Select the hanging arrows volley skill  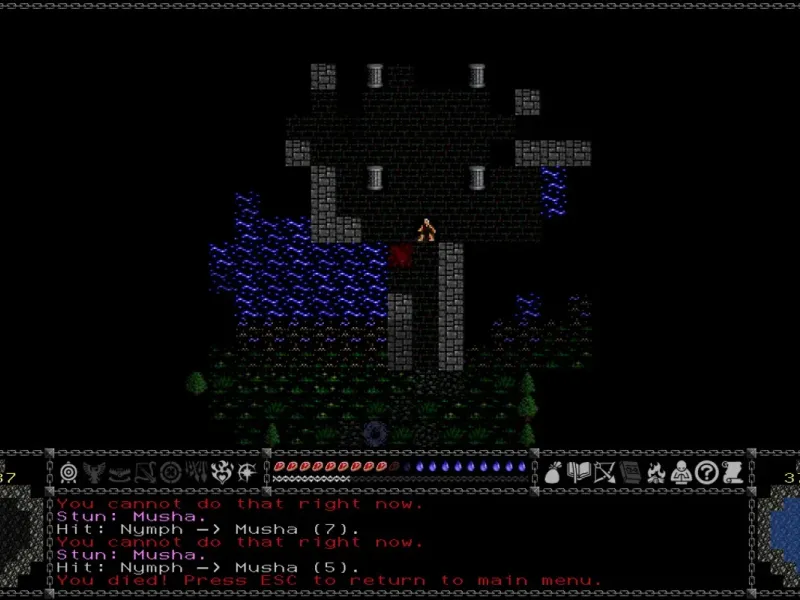(195, 472)
